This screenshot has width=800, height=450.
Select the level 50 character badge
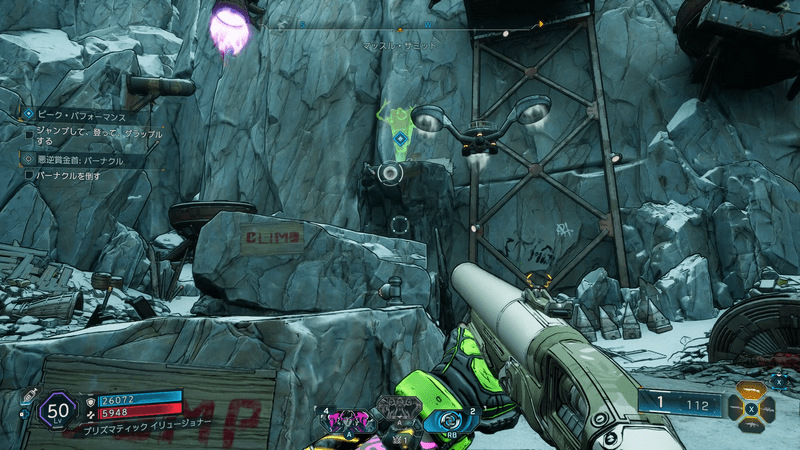click(59, 411)
